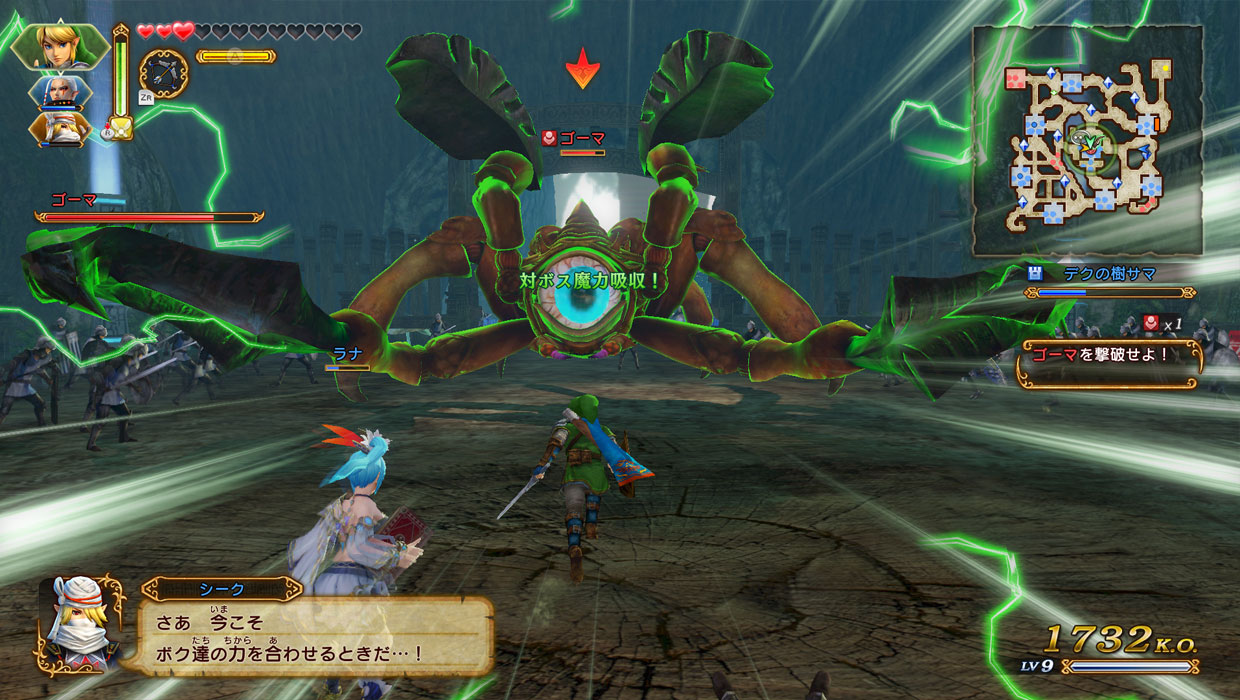Switch to Impa's portrait

tap(62, 92)
